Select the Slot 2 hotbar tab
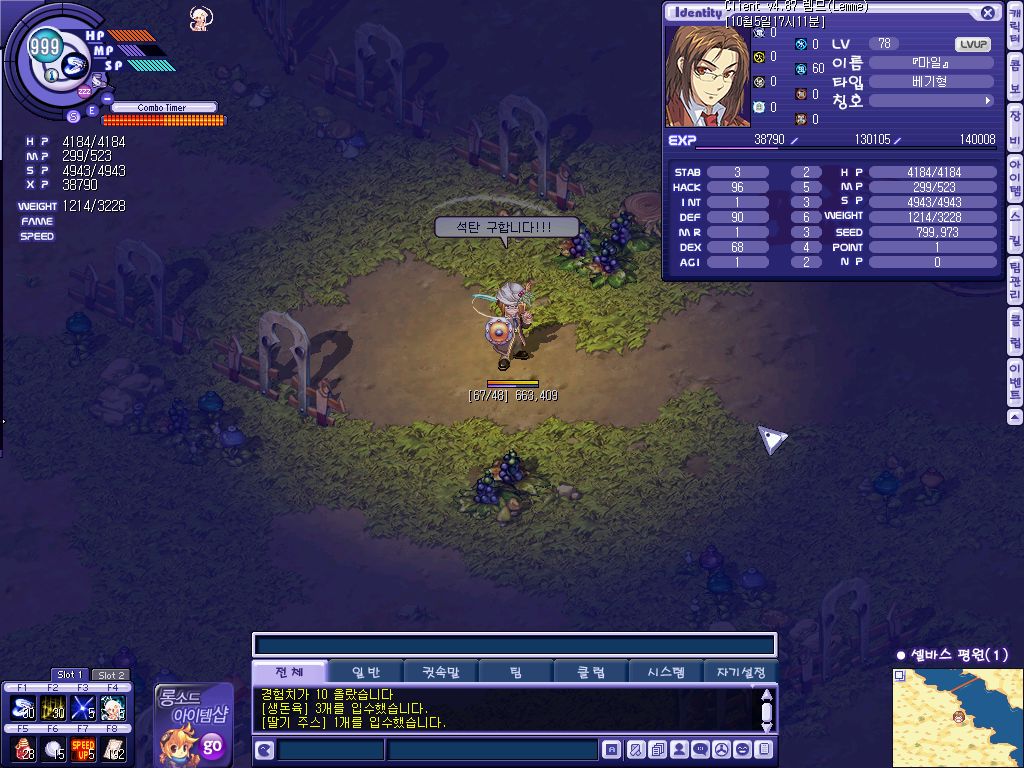Image resolution: width=1024 pixels, height=768 pixels. pos(110,675)
